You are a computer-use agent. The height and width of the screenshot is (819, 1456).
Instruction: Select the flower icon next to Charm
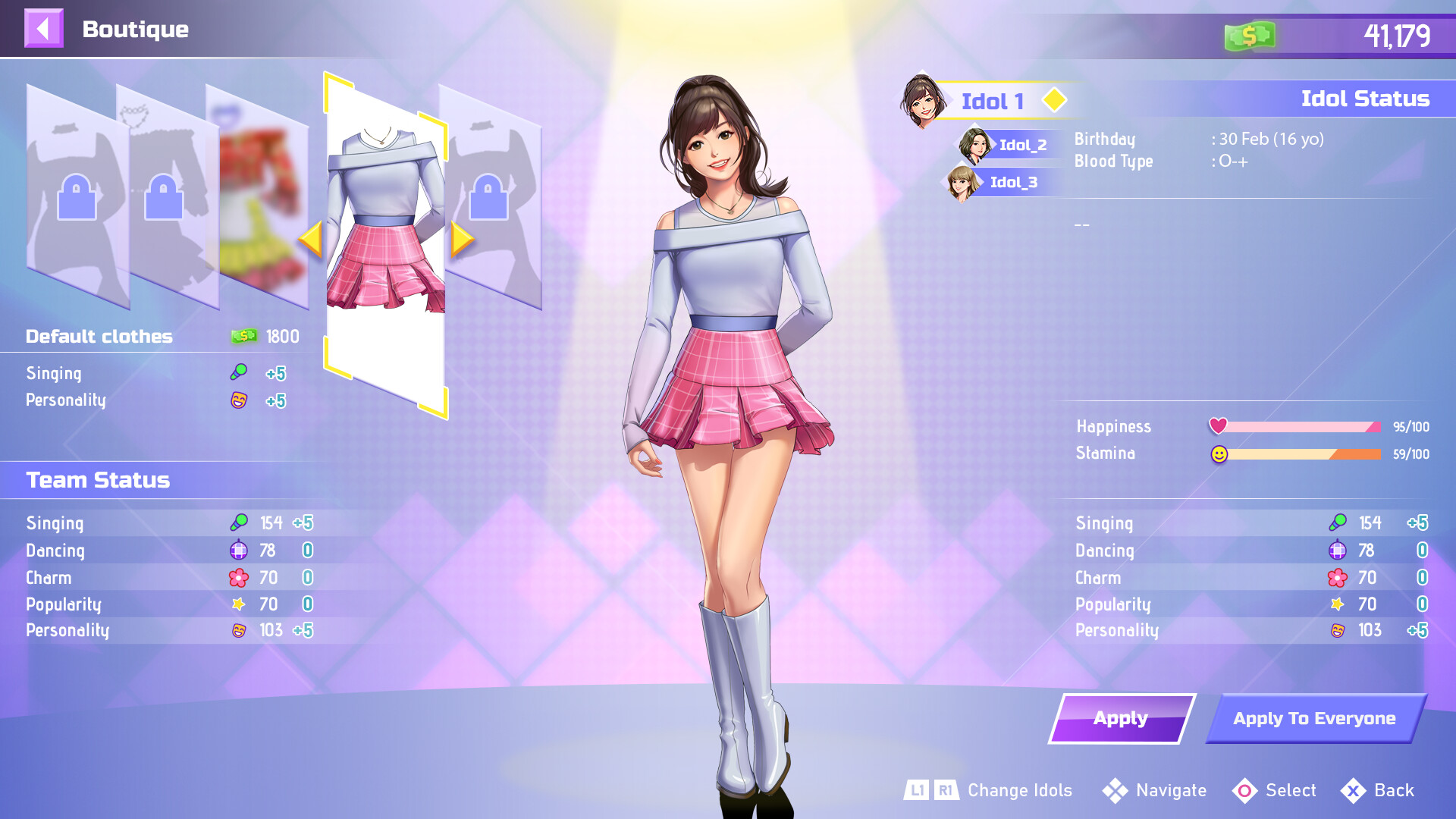click(x=238, y=577)
